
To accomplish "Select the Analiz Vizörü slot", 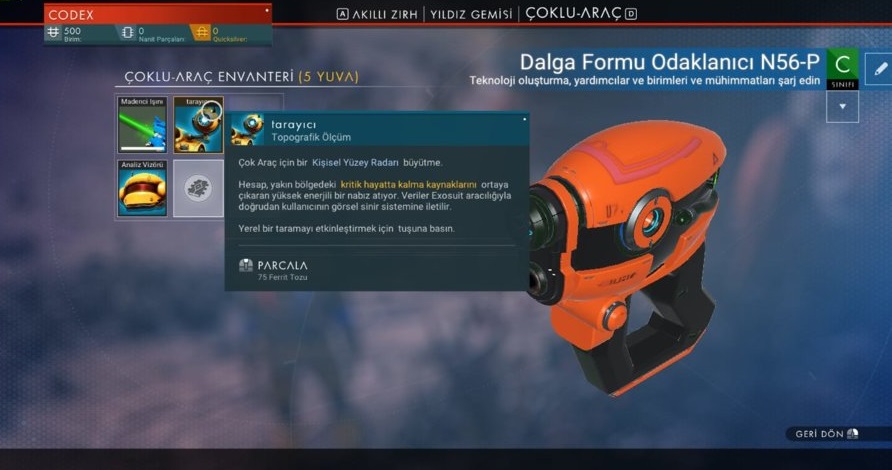I will tap(142, 188).
